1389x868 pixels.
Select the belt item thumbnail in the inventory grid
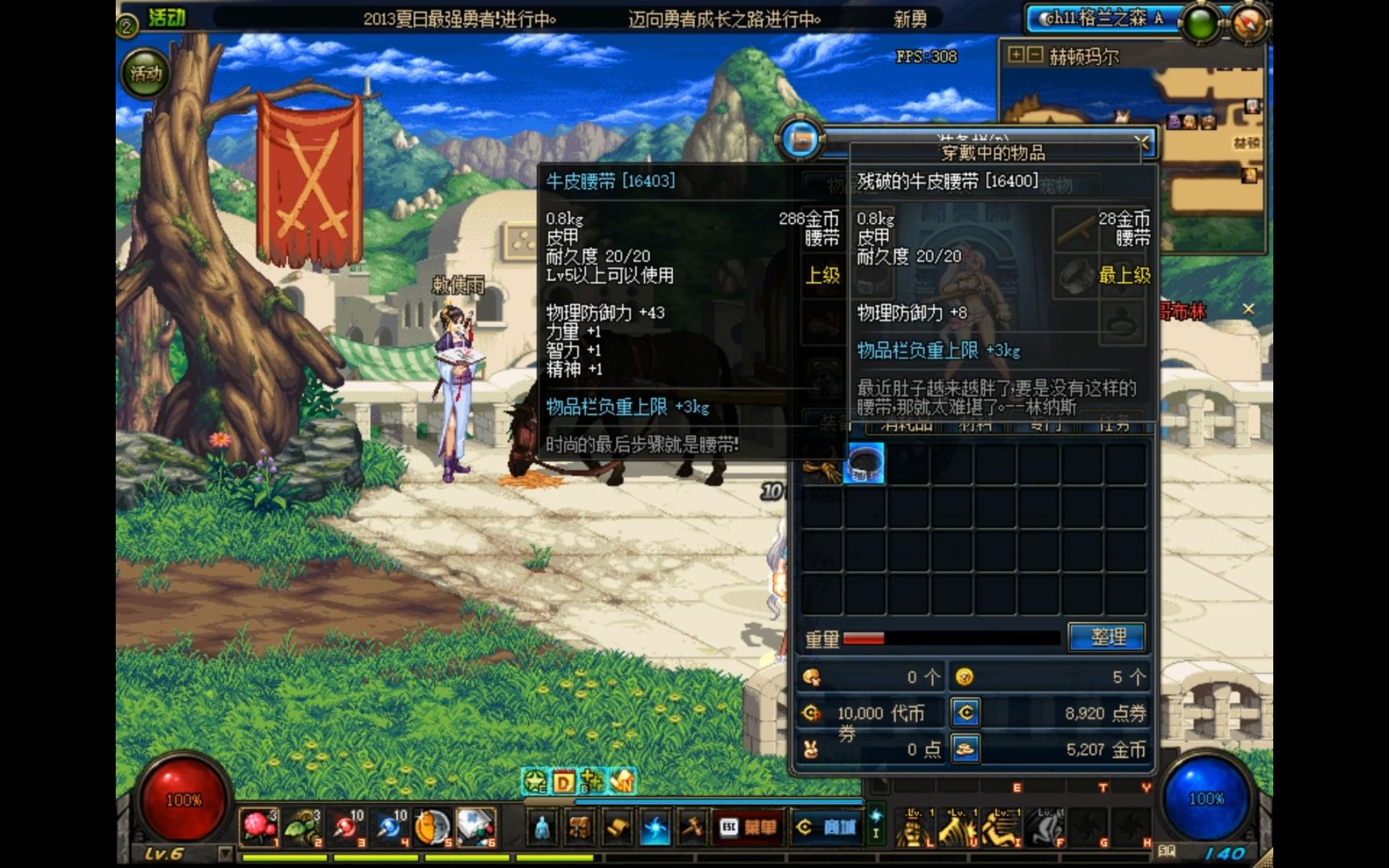pos(867,465)
